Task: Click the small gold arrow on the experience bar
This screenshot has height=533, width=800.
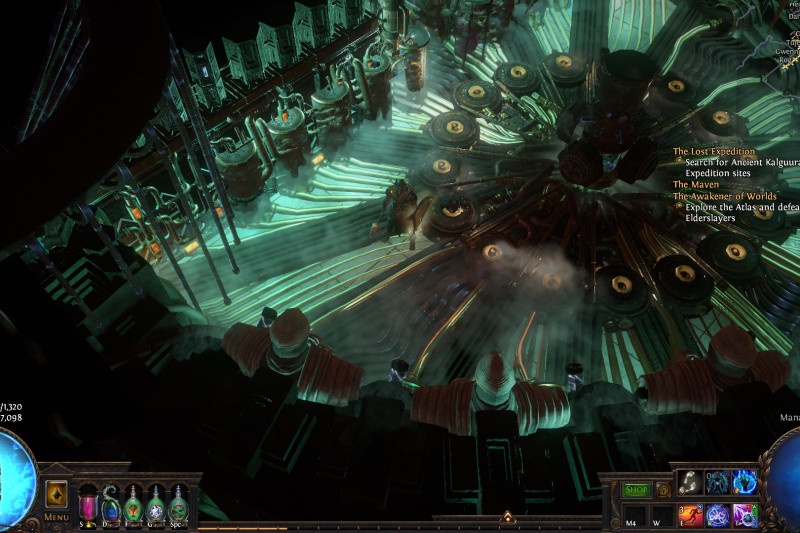Action: pos(507,518)
